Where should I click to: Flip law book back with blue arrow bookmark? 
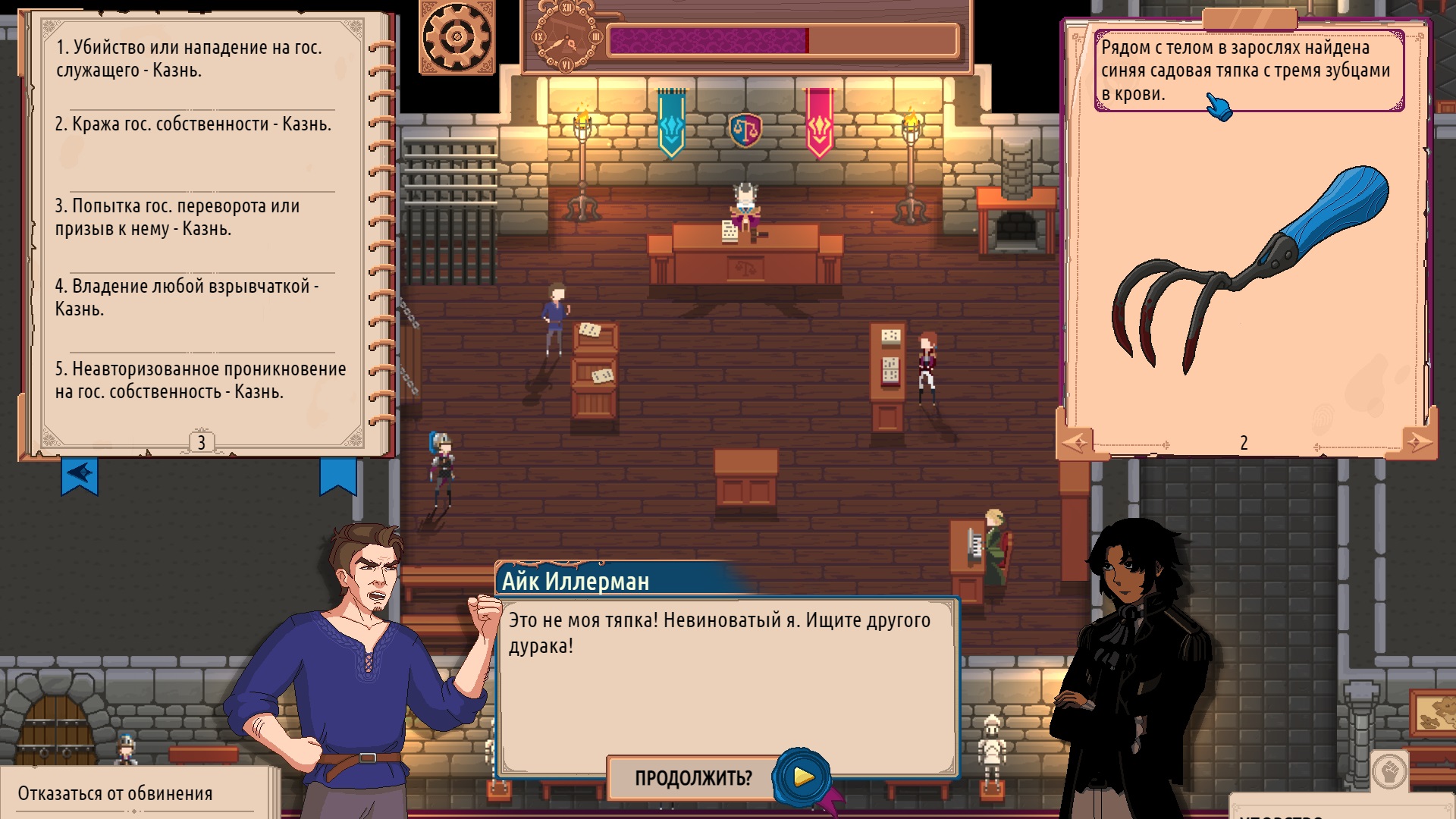pos(80,475)
